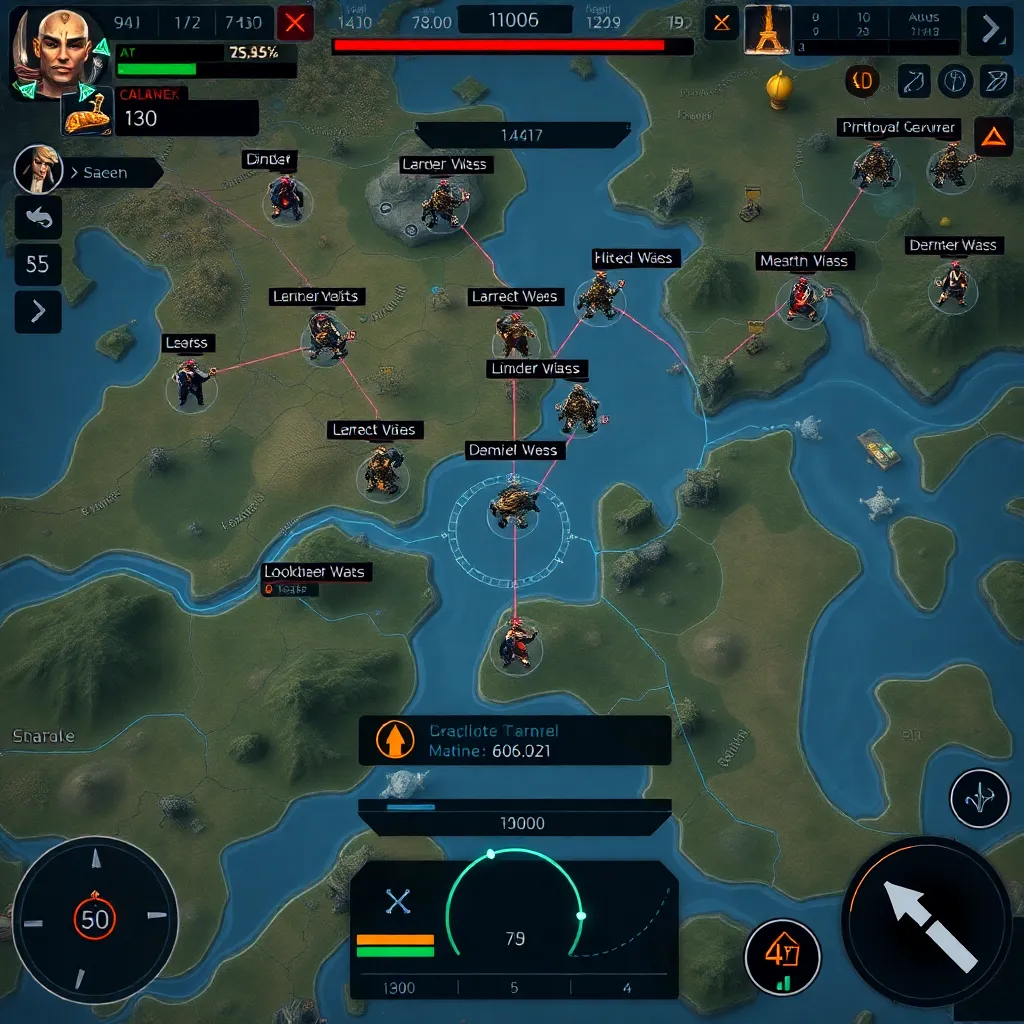Open the golden tower icon
The width and height of the screenshot is (1024, 1024).
(767, 28)
